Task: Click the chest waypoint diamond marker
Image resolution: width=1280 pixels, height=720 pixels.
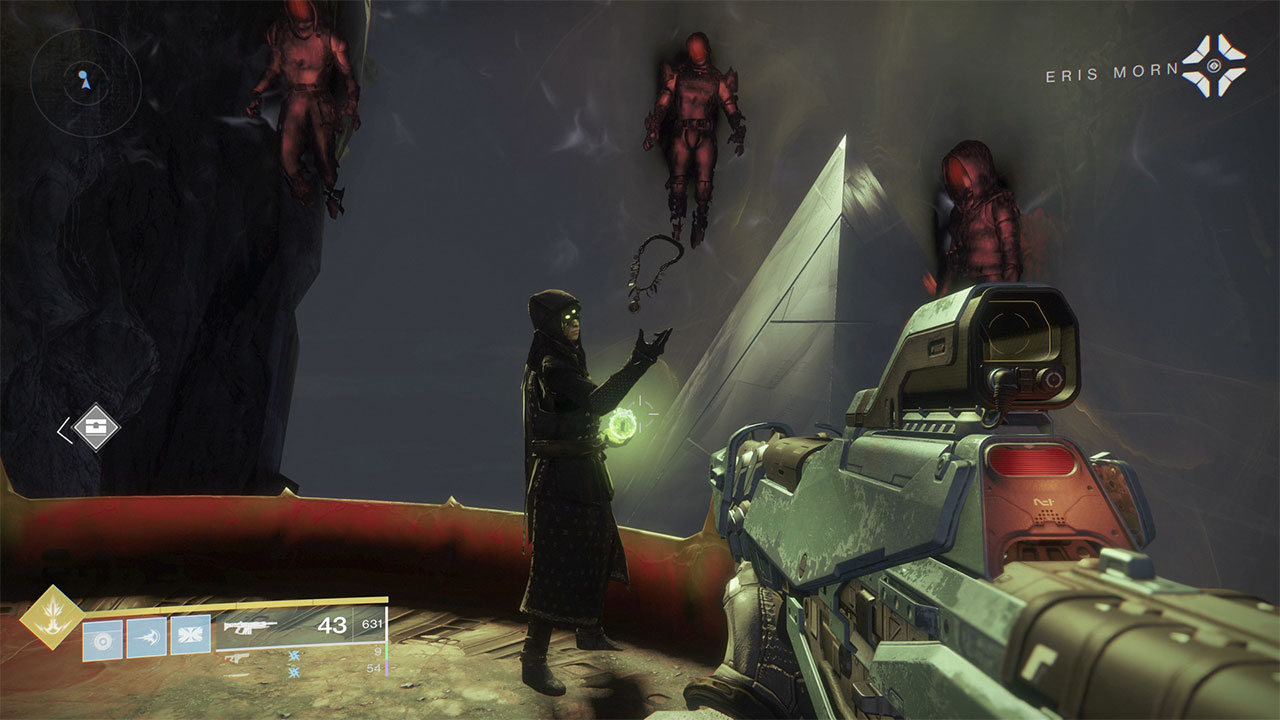Action: 96,427
